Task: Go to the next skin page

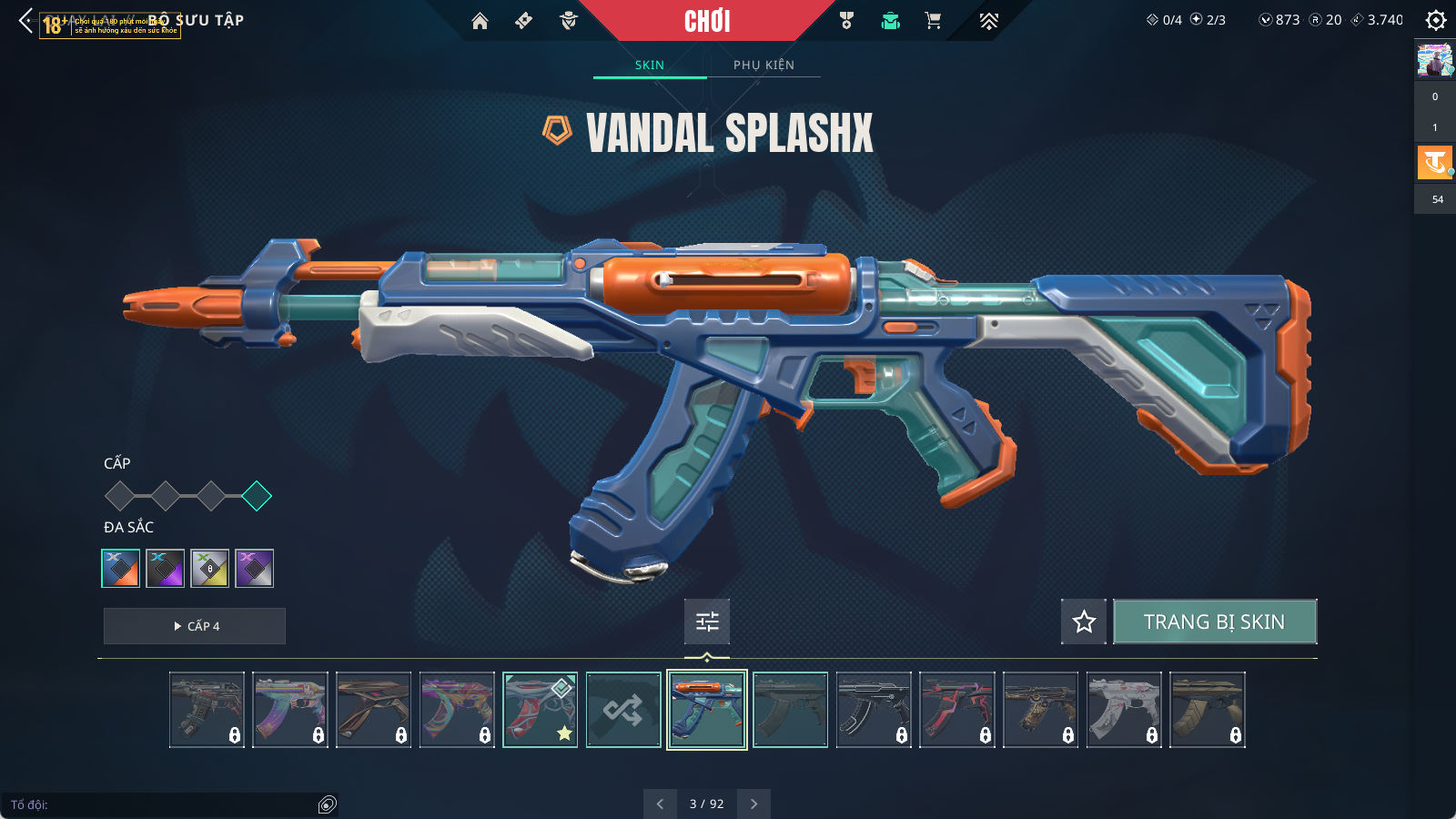Action: (753, 804)
